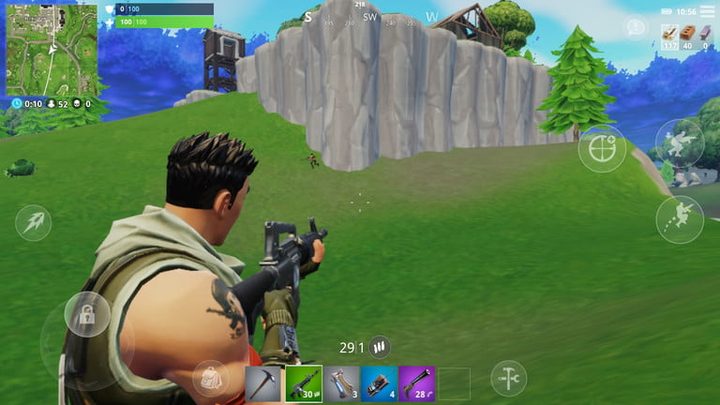Select the wood material icon
This screenshot has height=405, width=720.
coord(670,34)
